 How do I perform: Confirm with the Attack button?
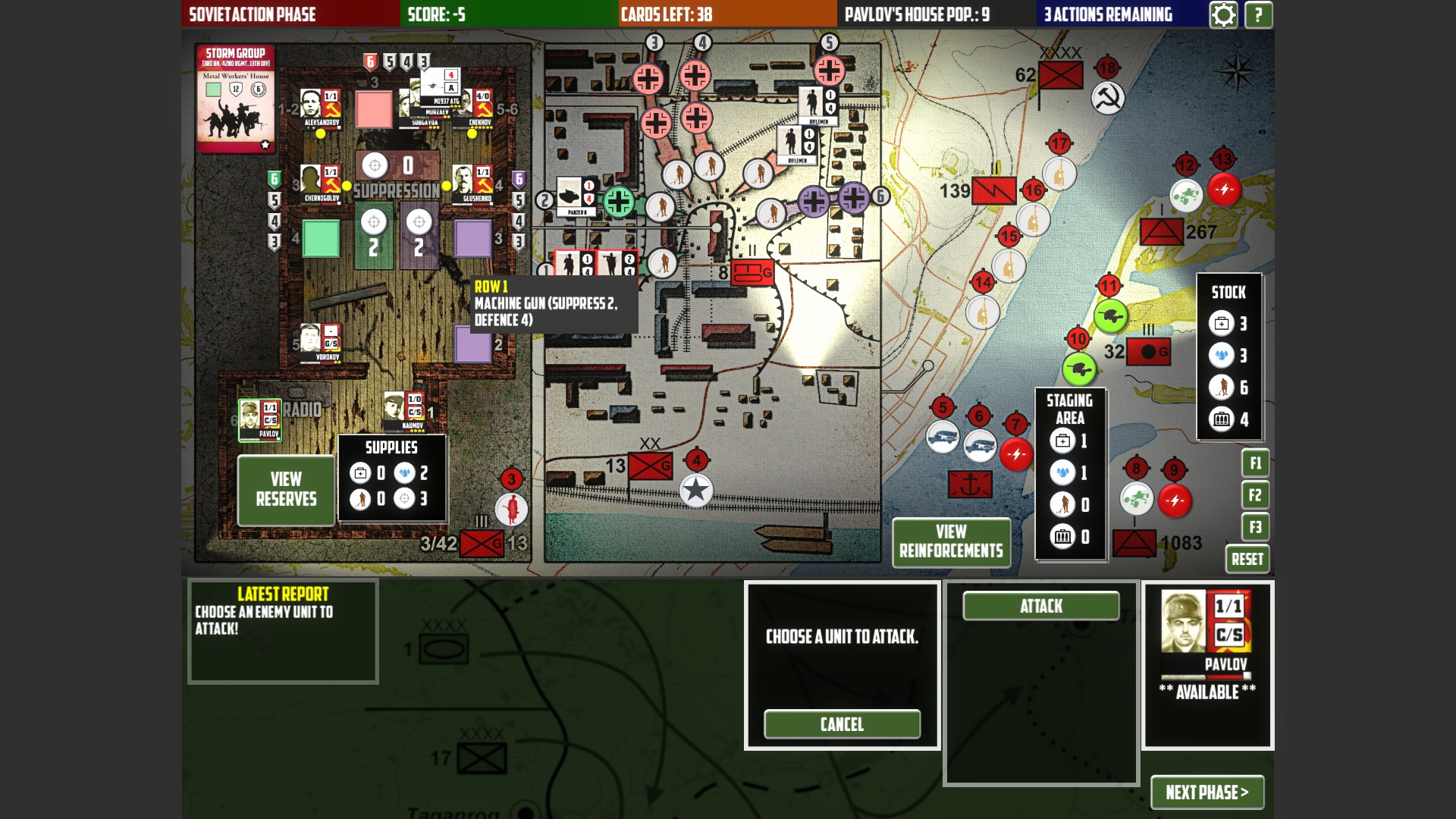[1040, 606]
